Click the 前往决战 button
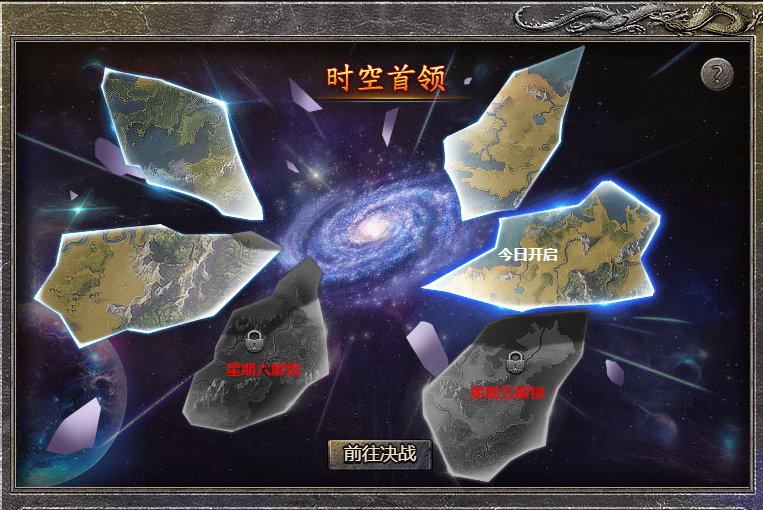This screenshot has width=763, height=510. point(379,453)
